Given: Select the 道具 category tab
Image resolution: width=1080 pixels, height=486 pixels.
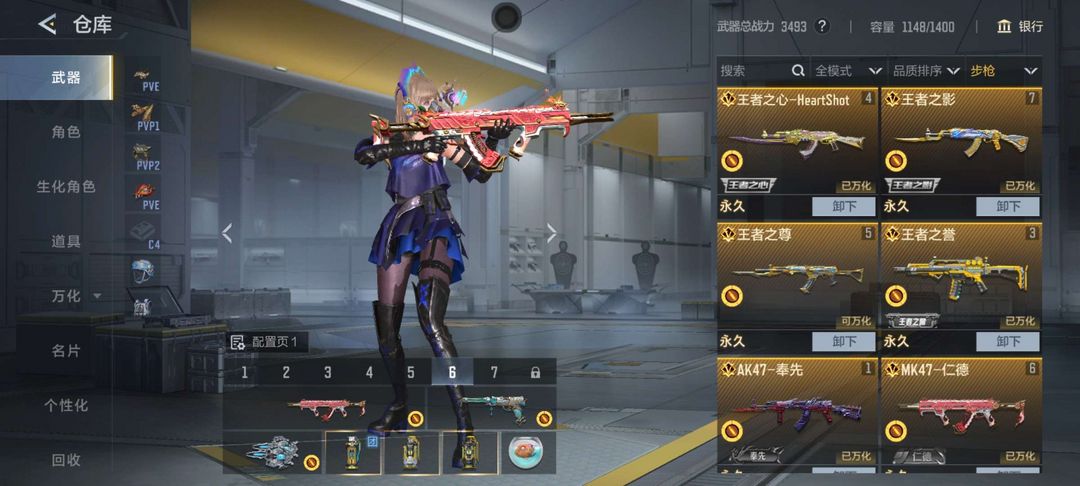Looking at the screenshot, I should [66, 241].
